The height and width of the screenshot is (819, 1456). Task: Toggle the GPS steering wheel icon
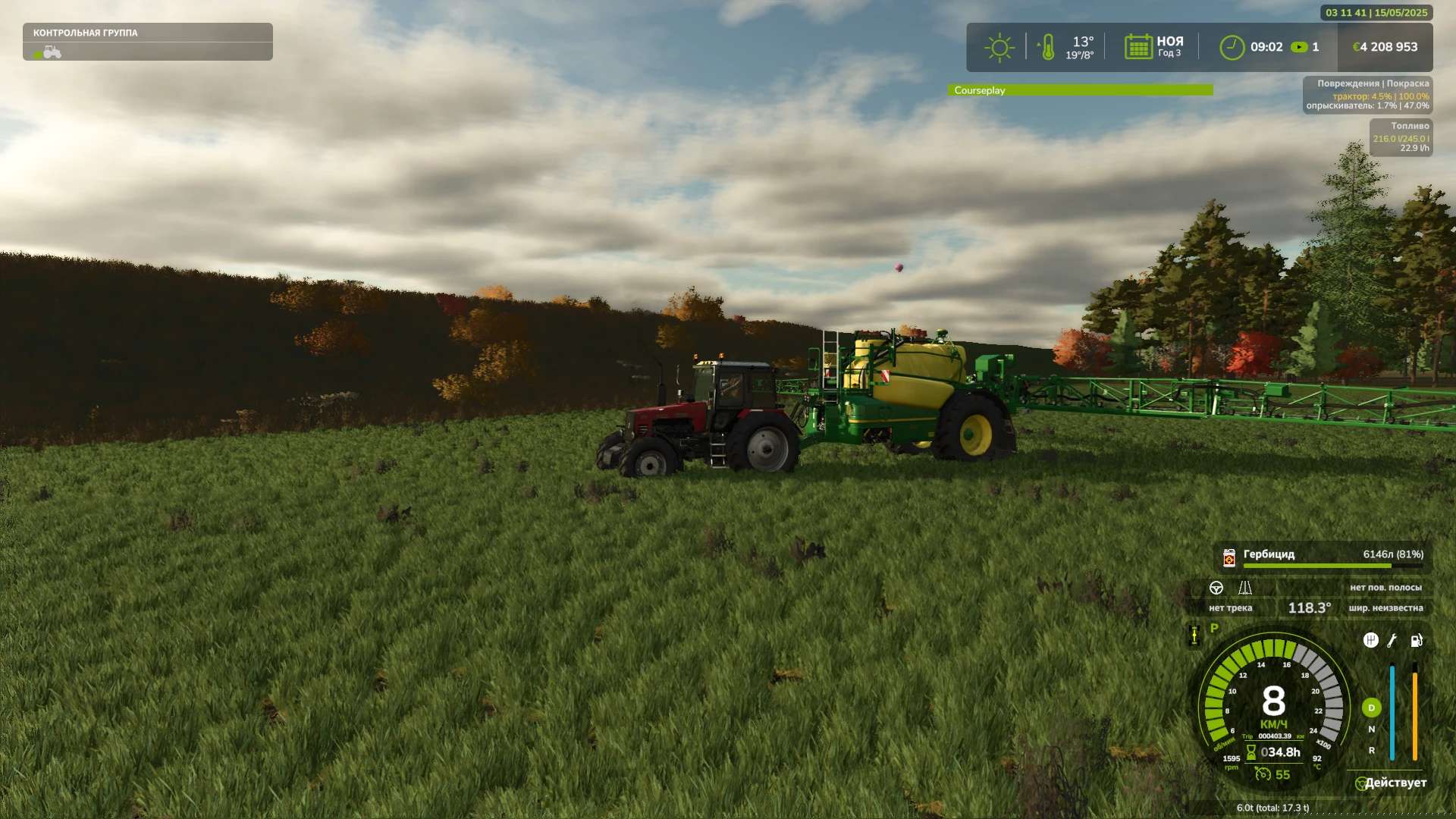tap(1216, 588)
